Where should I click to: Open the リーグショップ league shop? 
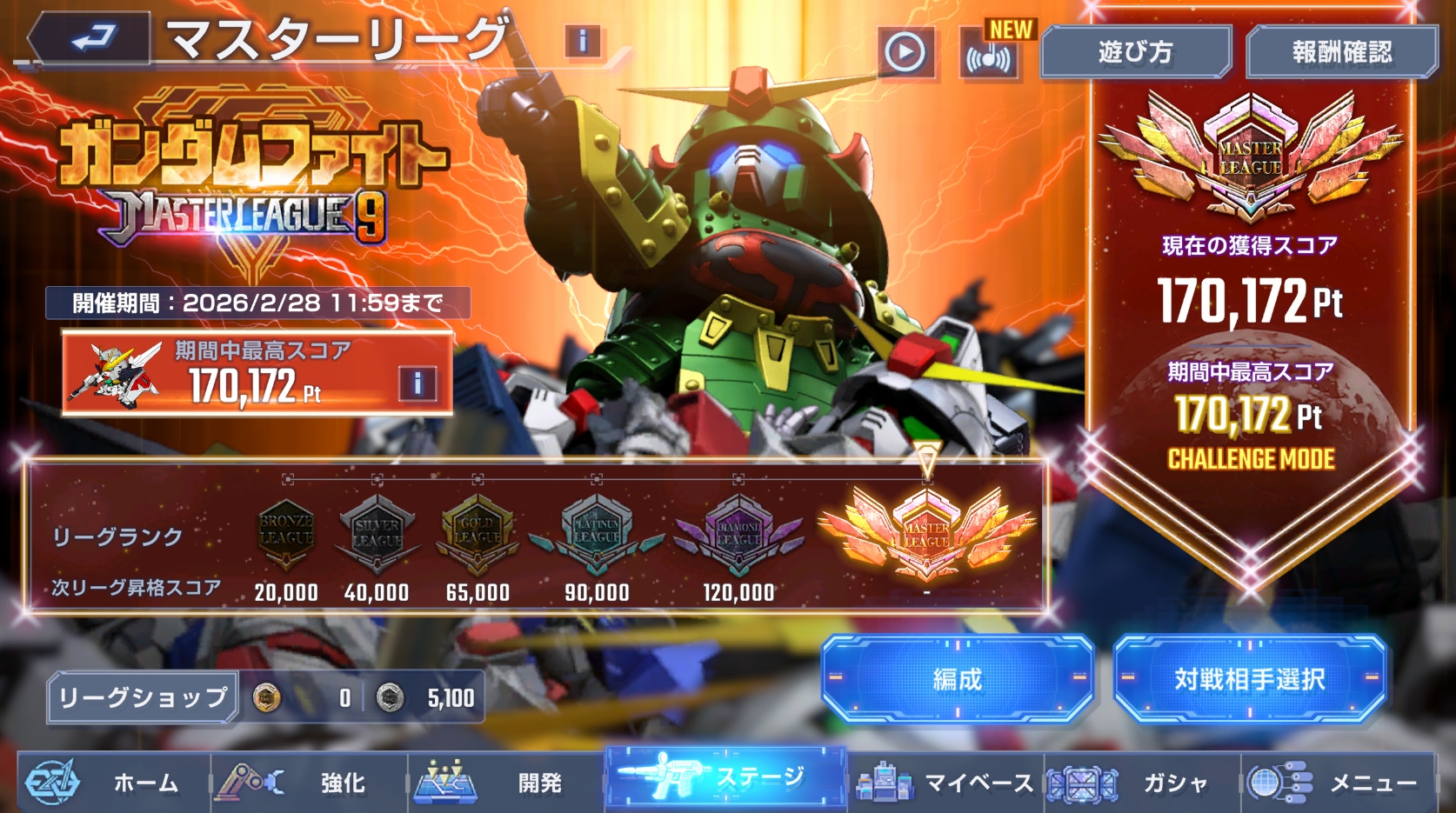click(143, 697)
